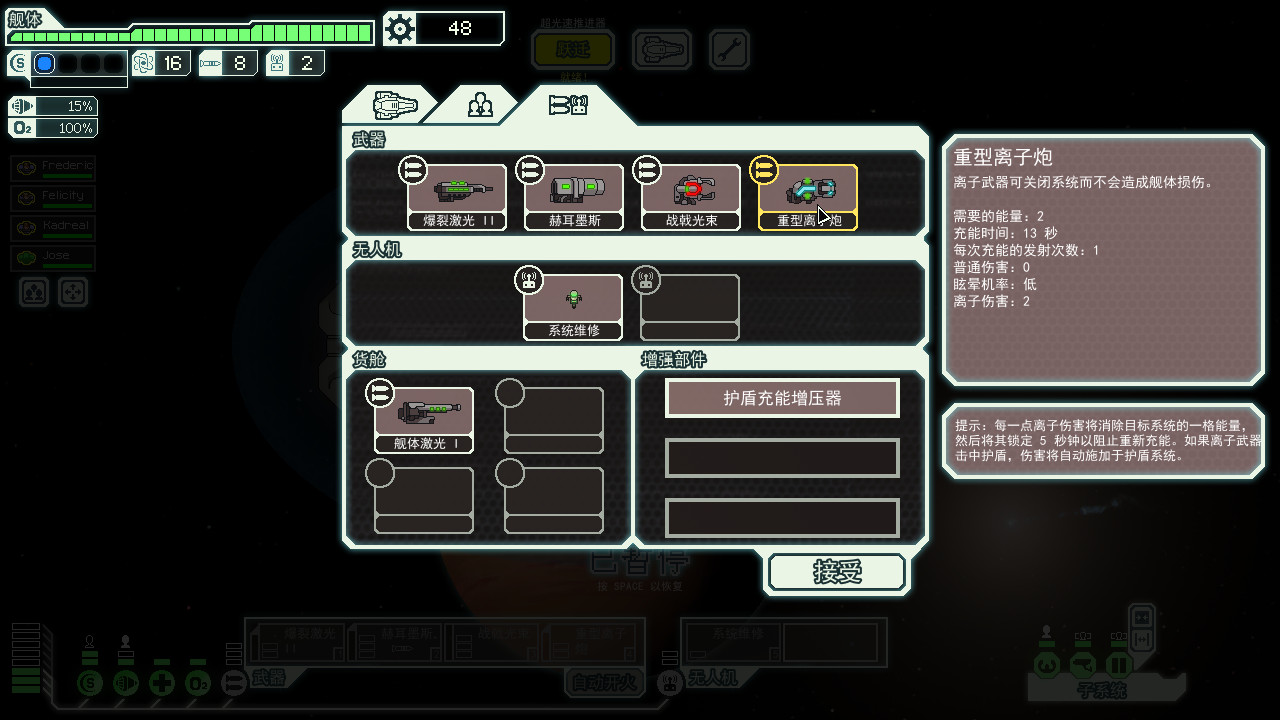Screen dimensions: 1280x720
Task: Accept the equipment layout with 接受
Action: [837, 573]
